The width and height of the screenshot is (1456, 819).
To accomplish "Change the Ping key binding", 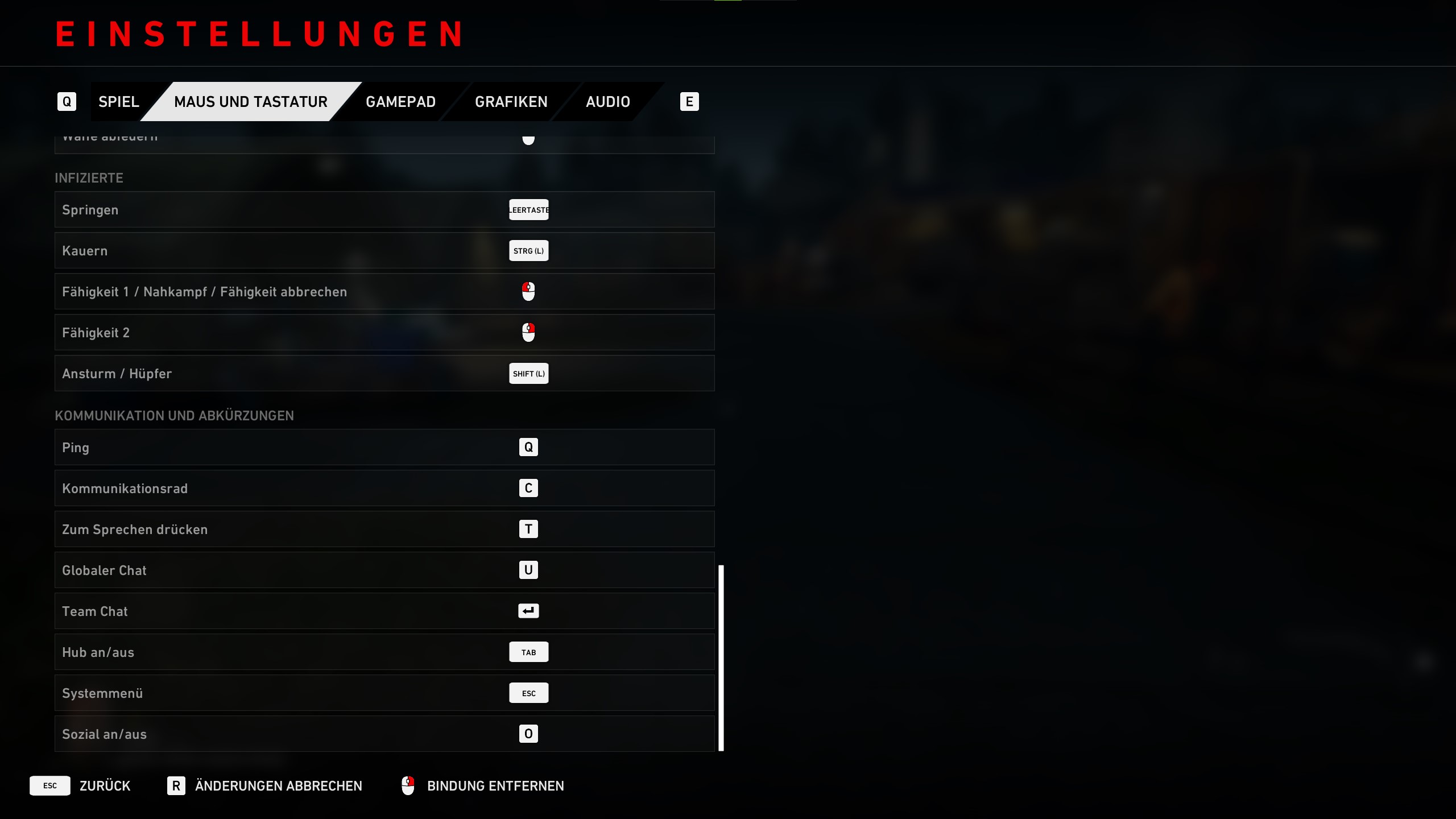I will [x=528, y=448].
